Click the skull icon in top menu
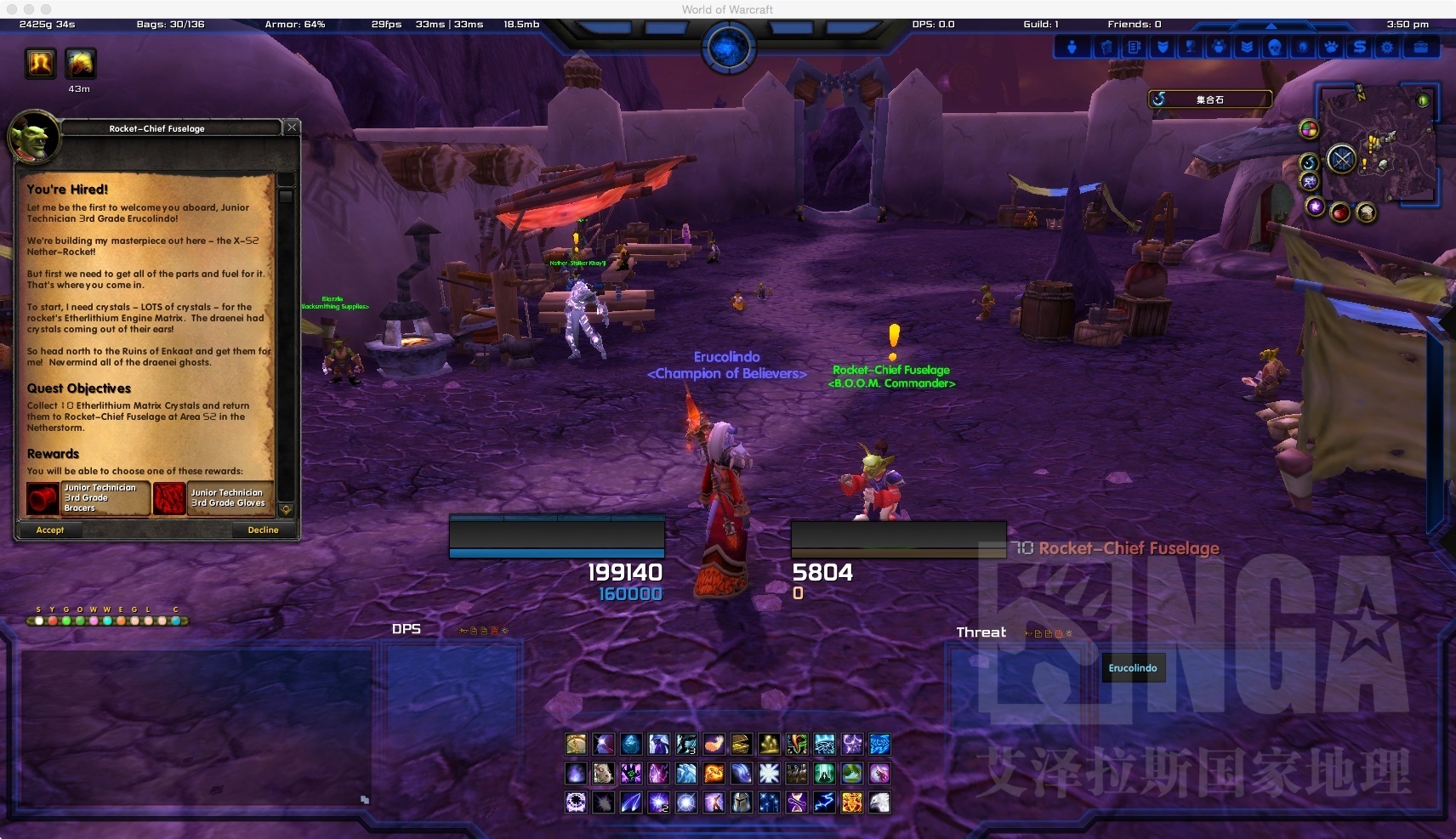 pyautogui.click(x=1275, y=48)
